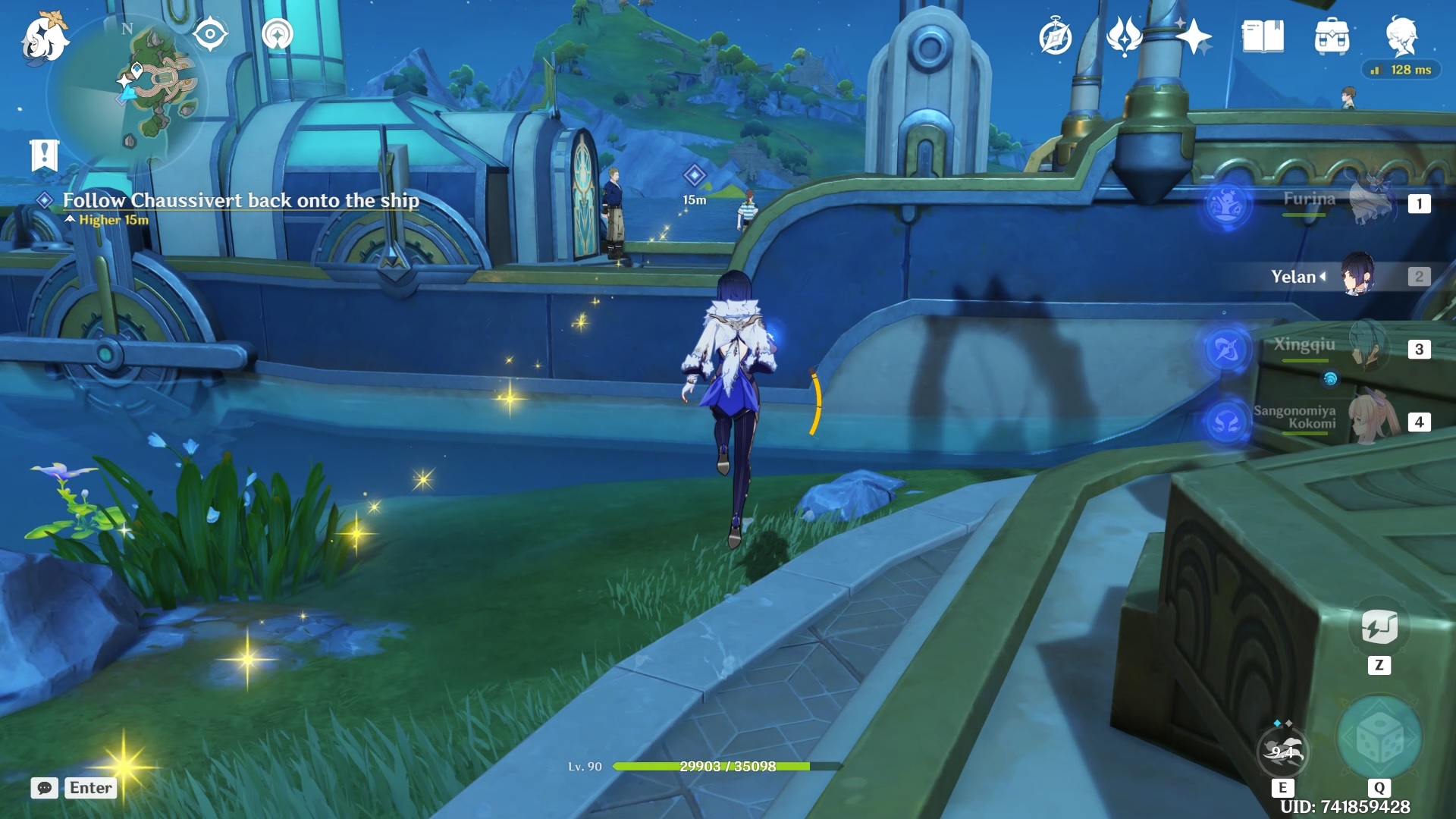
Task: Open the inventory backpack
Action: [1332, 36]
